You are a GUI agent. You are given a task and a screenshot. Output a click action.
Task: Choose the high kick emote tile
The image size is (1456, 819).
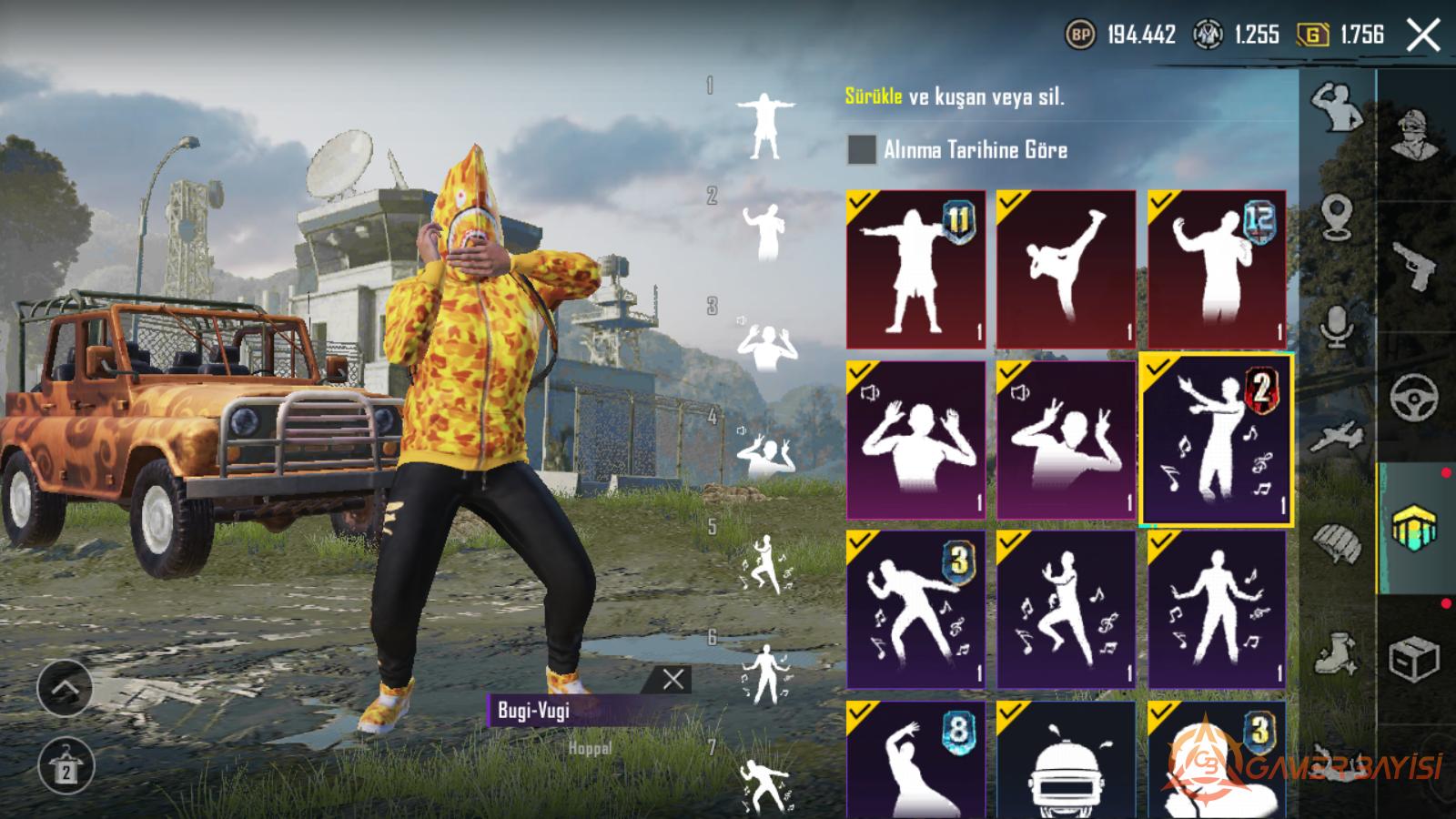click(1066, 269)
